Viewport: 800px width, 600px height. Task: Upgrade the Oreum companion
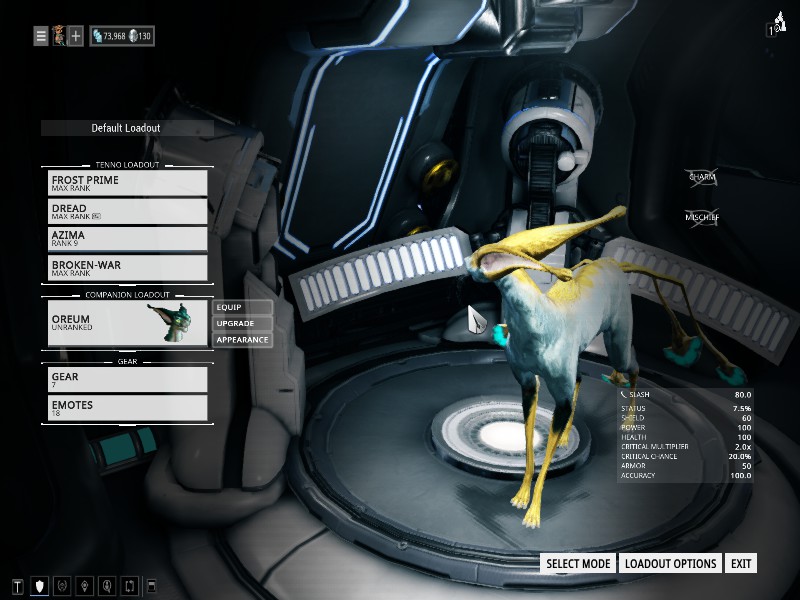point(242,324)
